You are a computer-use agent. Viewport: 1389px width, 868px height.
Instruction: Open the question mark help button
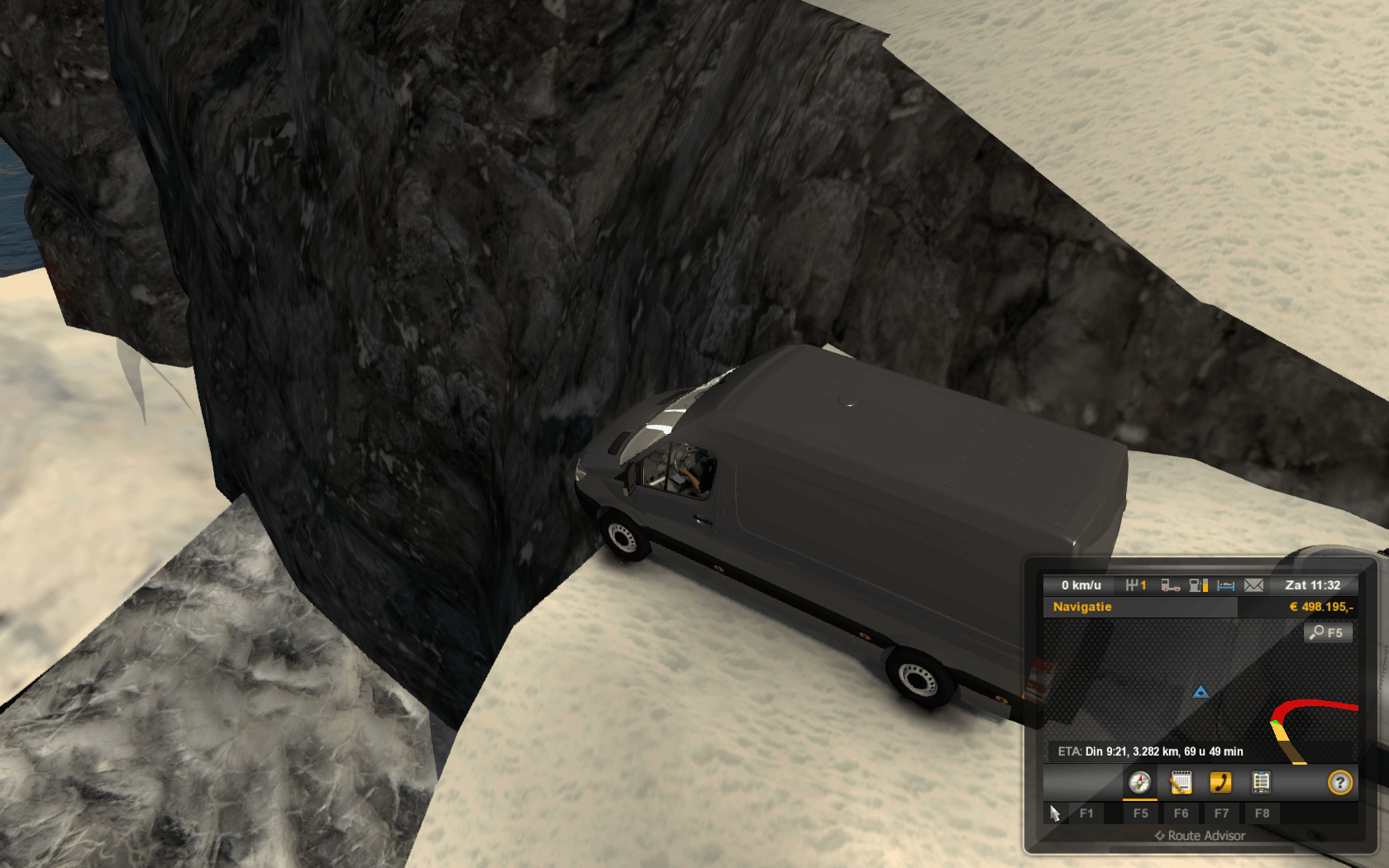[1339, 782]
